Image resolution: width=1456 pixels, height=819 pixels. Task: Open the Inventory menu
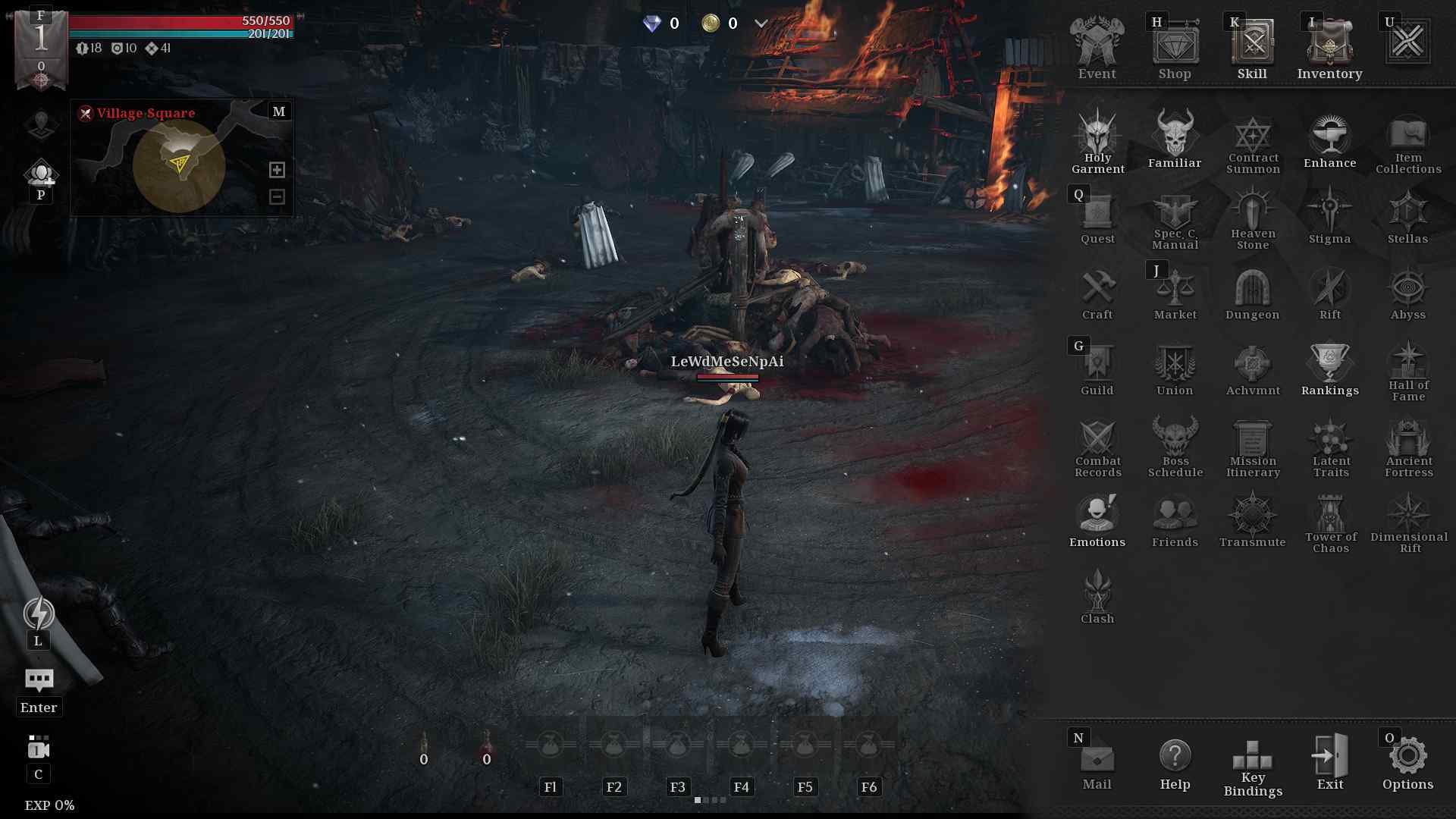tap(1329, 47)
